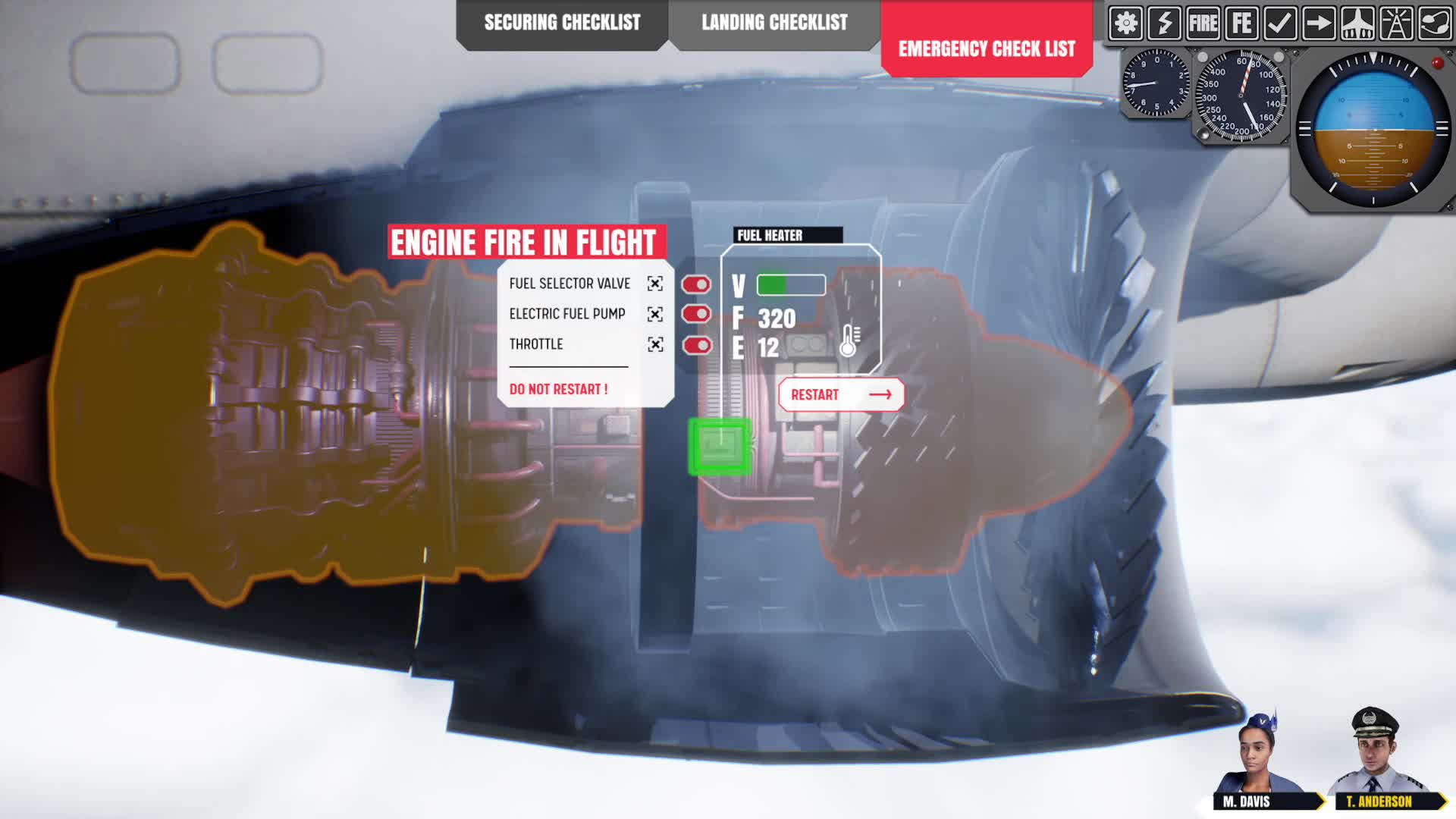Open the aircraft overview icon

(1357, 24)
